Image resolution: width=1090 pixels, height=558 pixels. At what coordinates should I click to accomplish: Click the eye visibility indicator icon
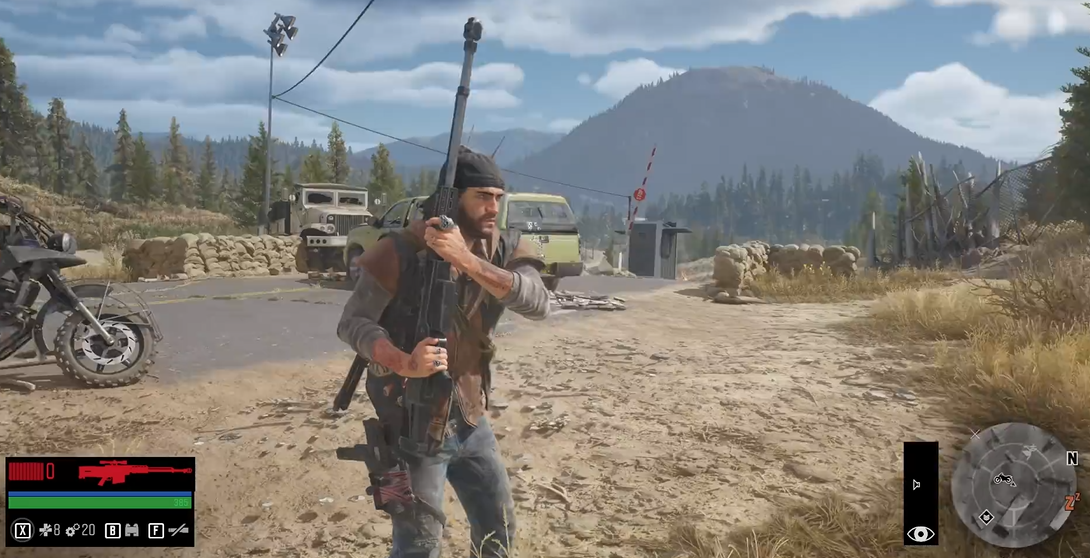point(920,534)
